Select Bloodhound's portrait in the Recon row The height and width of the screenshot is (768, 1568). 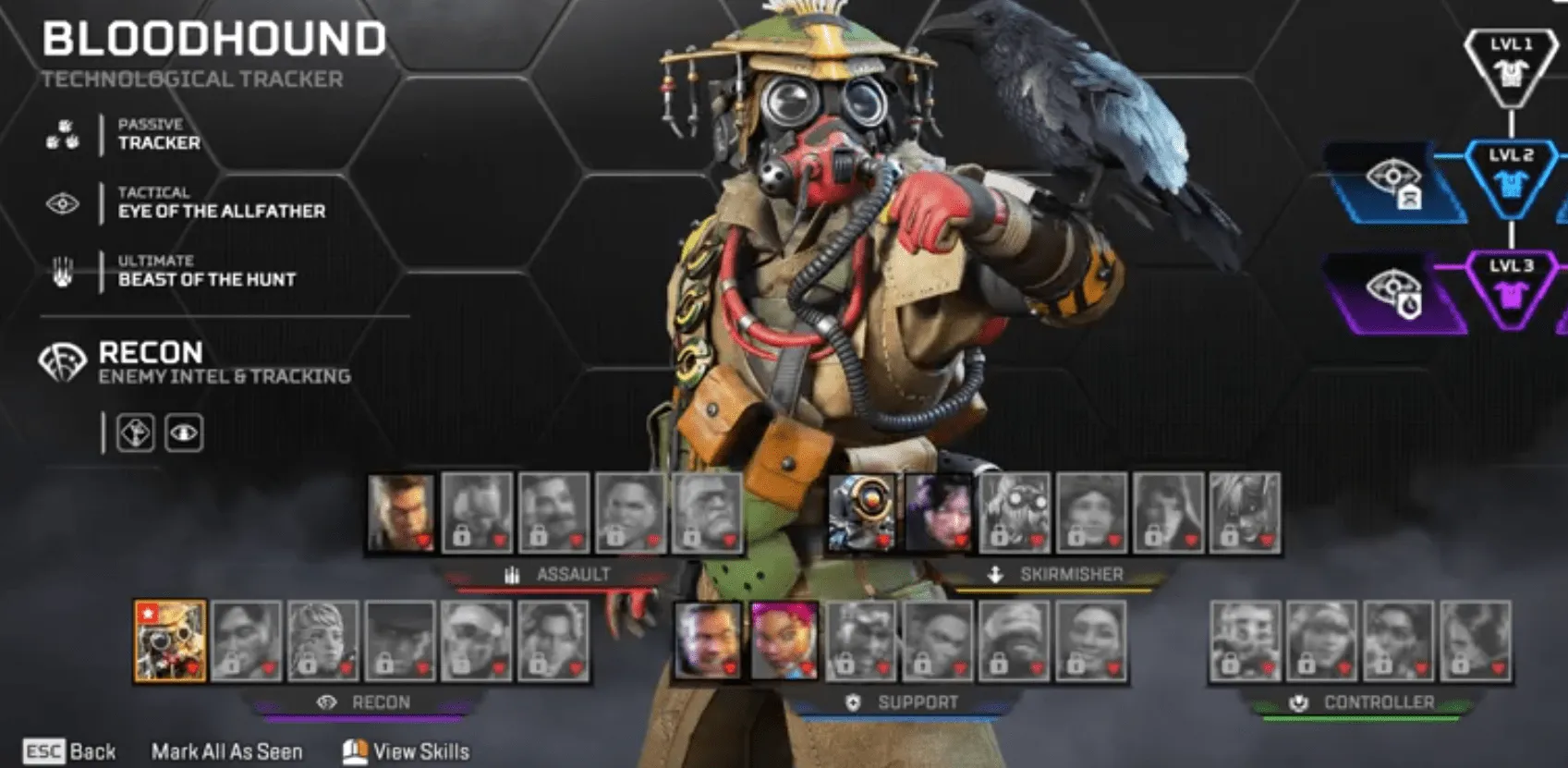pyautogui.click(x=170, y=640)
